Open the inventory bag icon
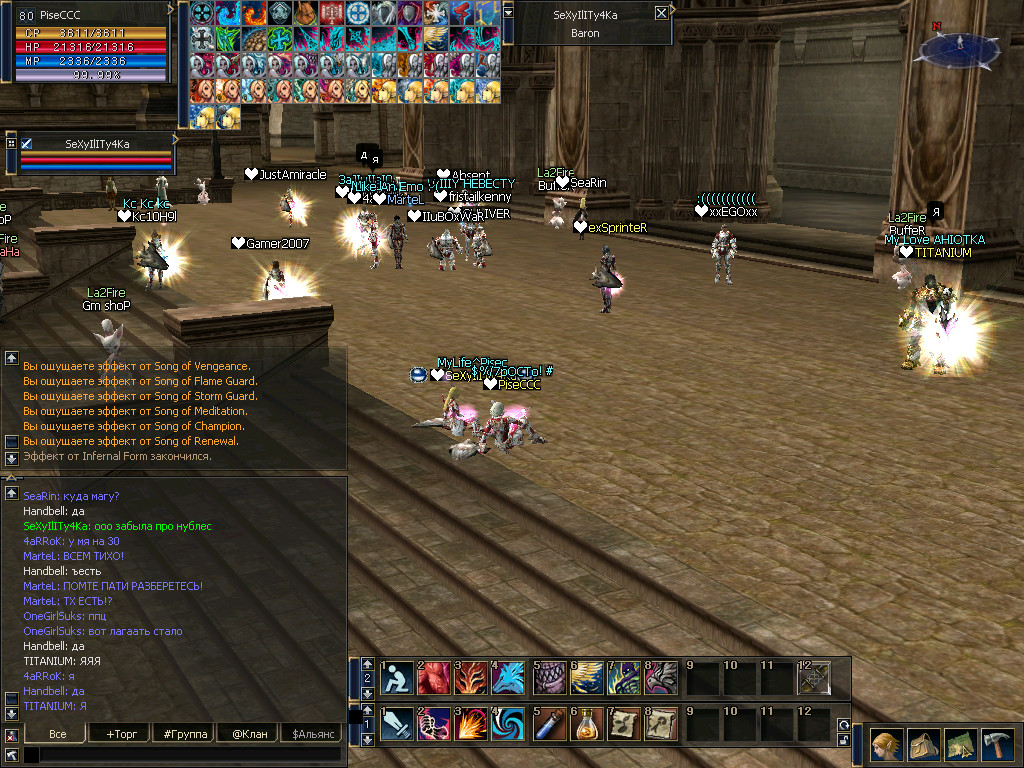Screen dimensions: 1024x768 point(923,745)
